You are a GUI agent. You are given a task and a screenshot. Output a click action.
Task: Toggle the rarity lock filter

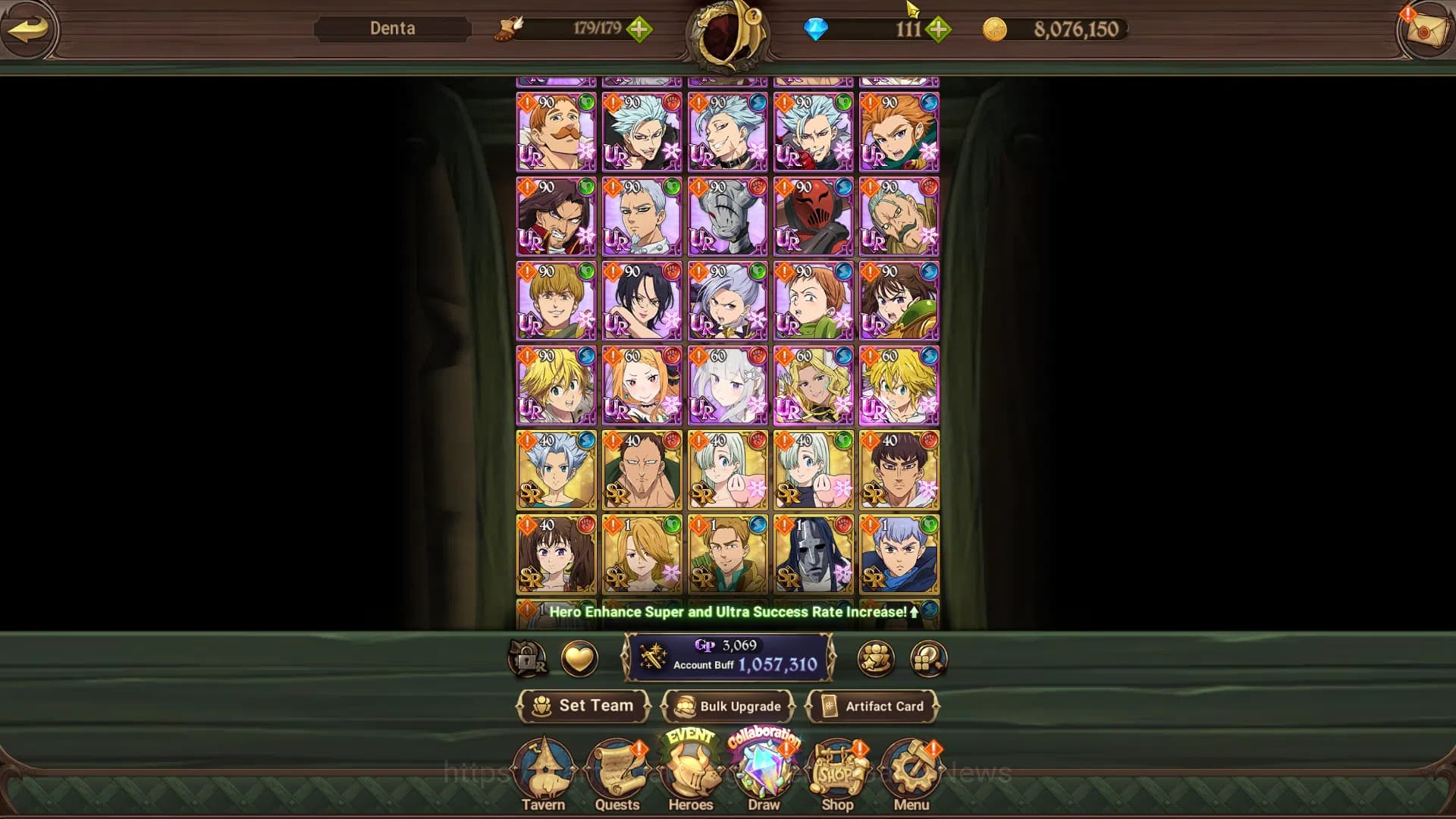(528, 659)
